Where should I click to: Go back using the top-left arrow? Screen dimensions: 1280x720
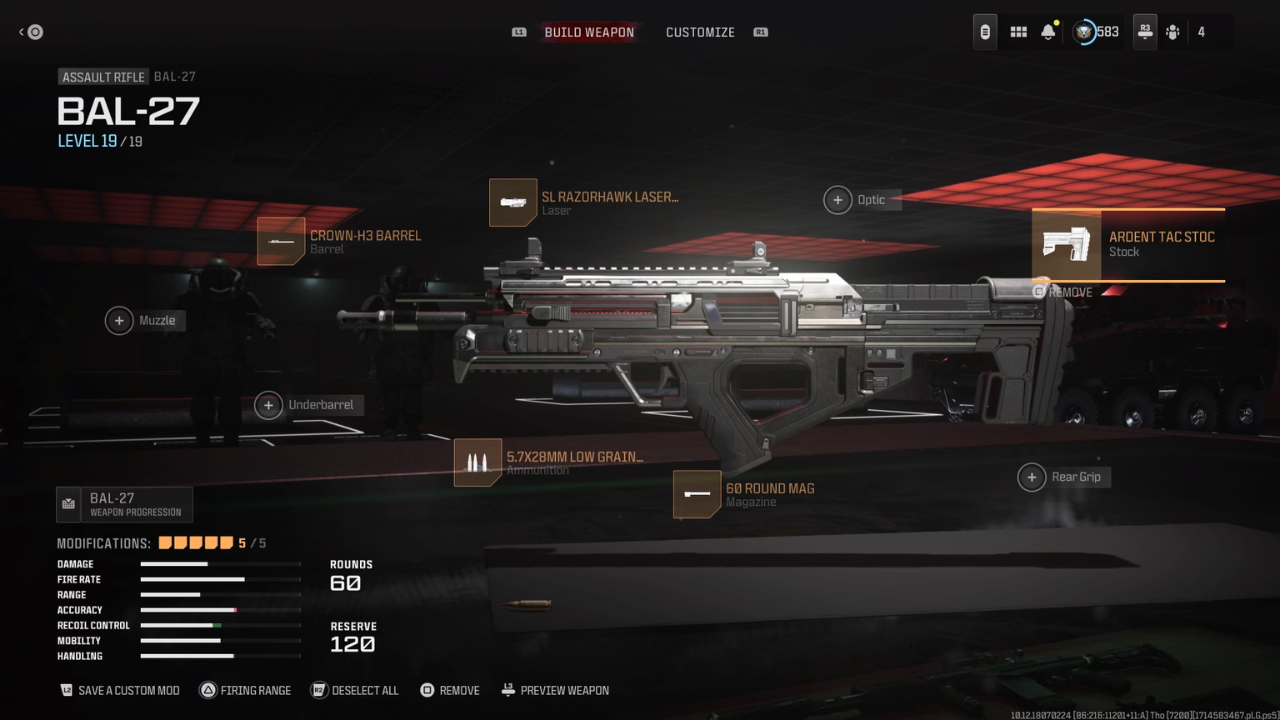30,32
